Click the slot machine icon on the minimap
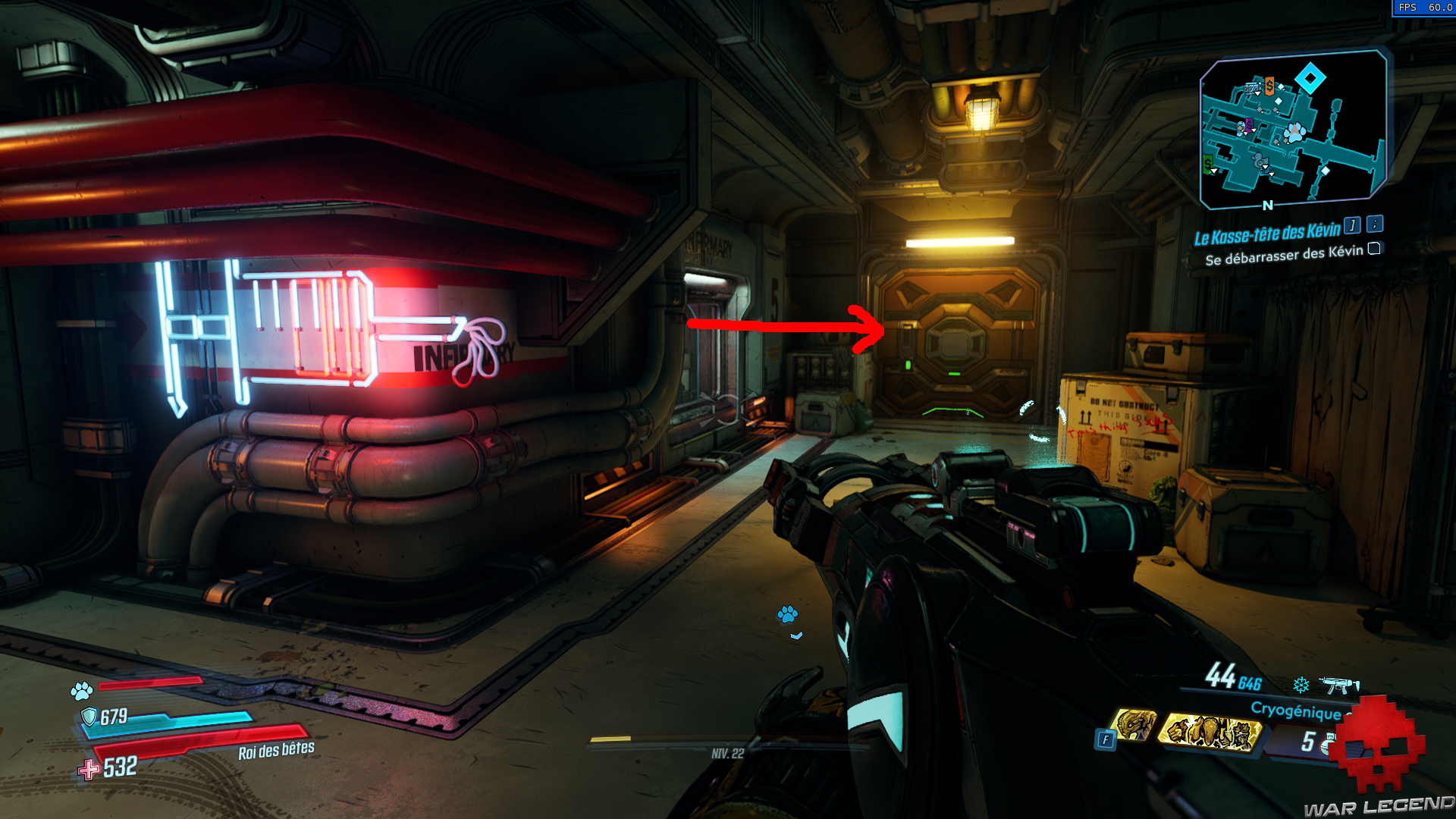 click(x=1252, y=88)
